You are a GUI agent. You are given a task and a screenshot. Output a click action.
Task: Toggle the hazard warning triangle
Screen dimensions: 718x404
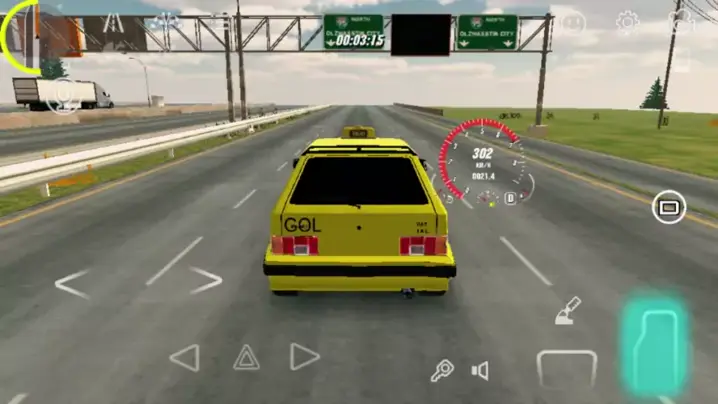pyautogui.click(x=246, y=357)
